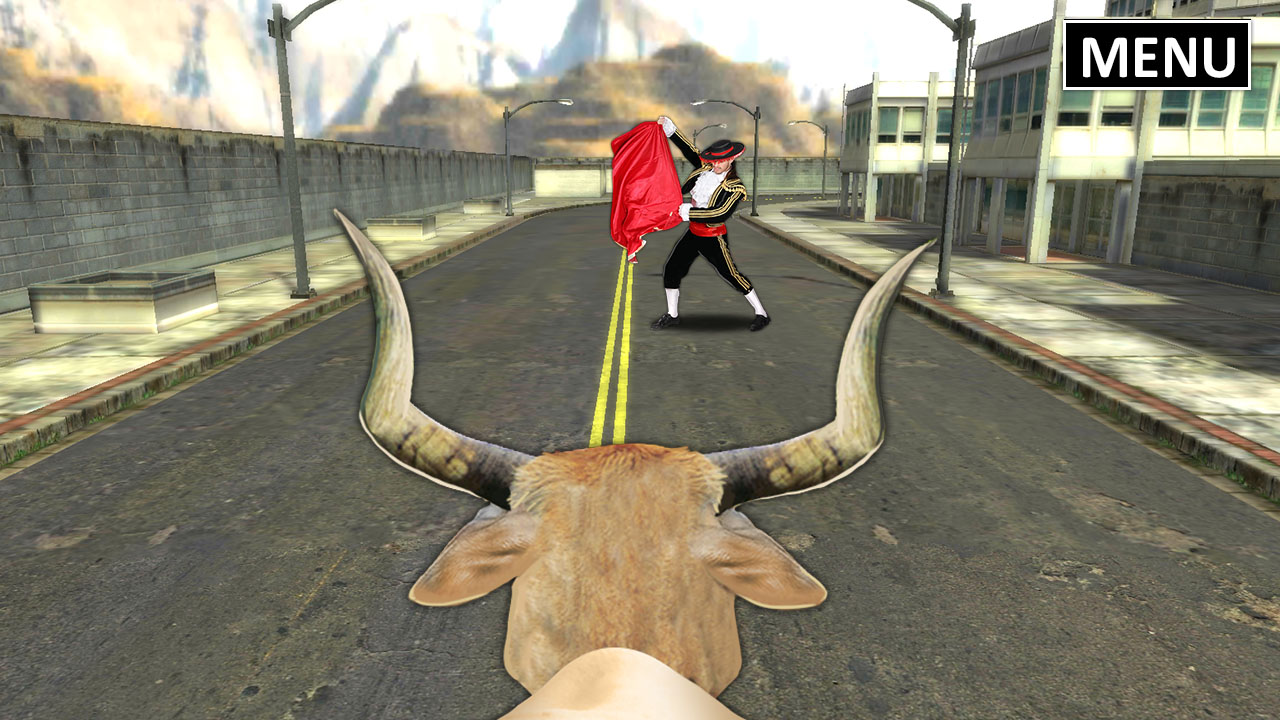Image resolution: width=1280 pixels, height=720 pixels.
Task: Click the matador's white socks
Action: pos(672,300)
